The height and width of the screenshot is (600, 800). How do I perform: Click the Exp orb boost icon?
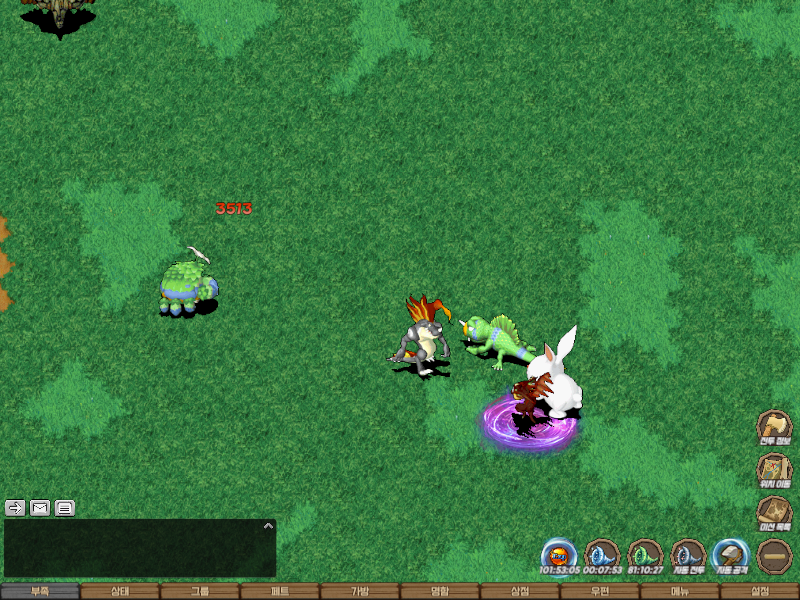559,555
